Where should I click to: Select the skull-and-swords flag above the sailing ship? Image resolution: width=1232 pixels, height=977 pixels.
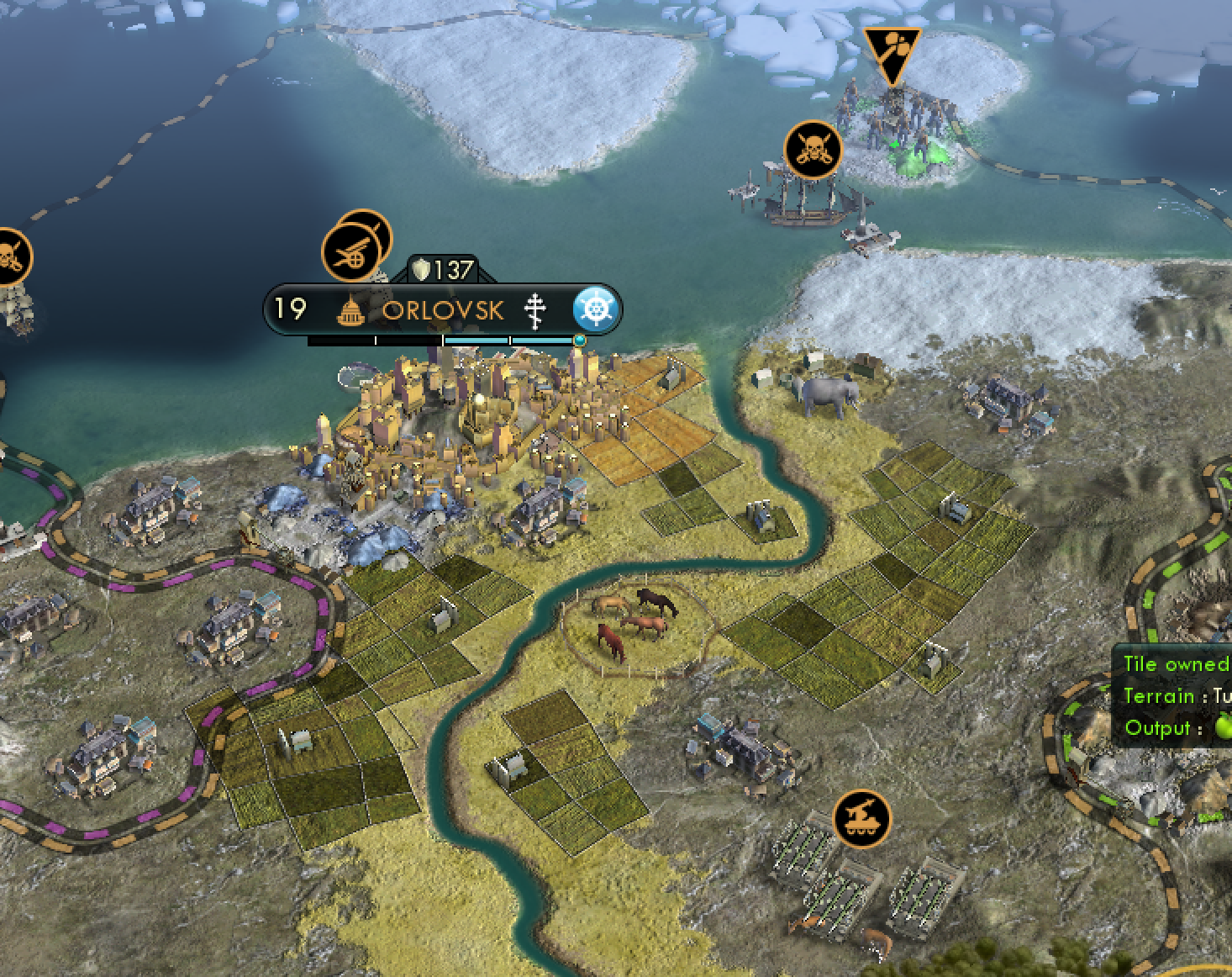tap(812, 150)
